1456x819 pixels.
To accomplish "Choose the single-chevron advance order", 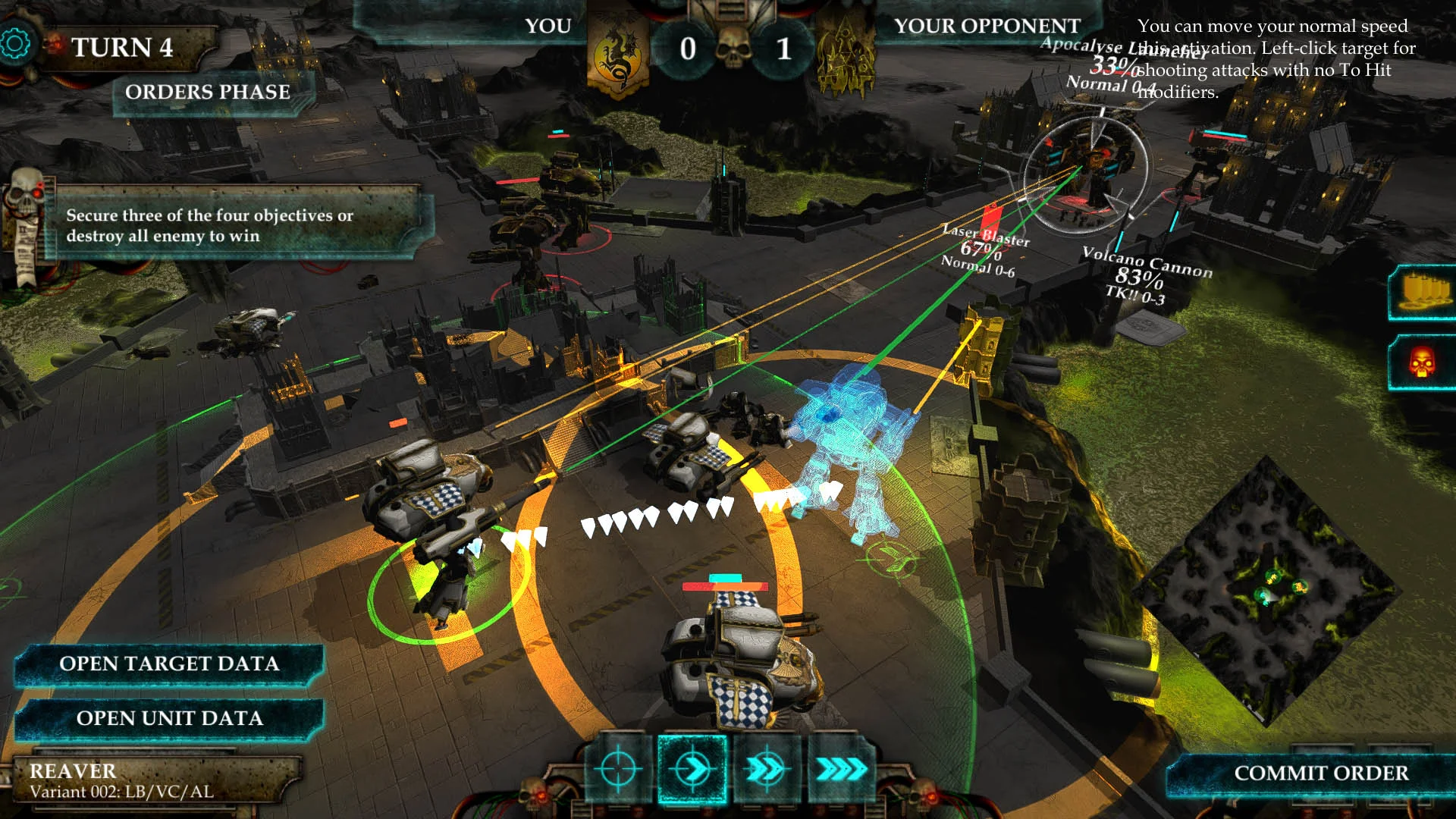I will click(x=692, y=770).
